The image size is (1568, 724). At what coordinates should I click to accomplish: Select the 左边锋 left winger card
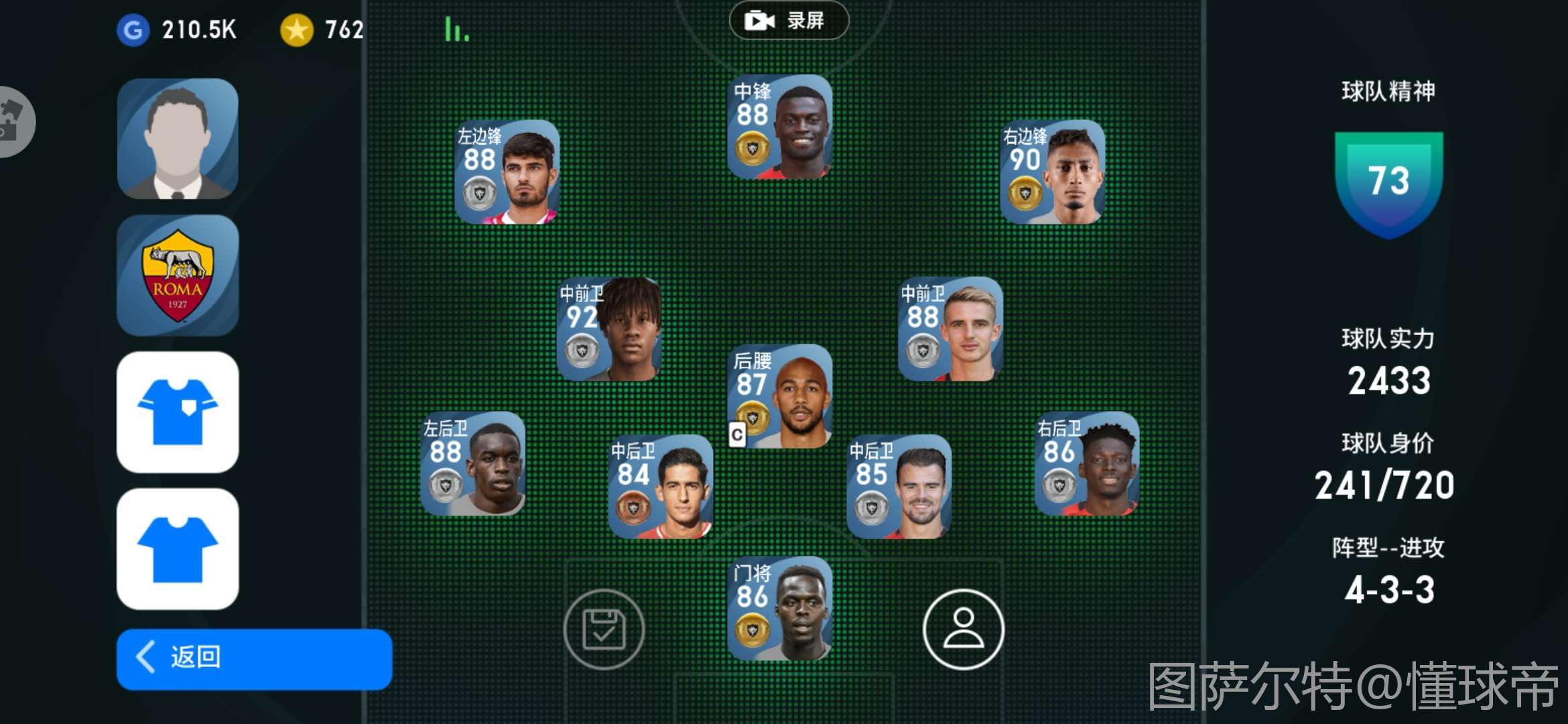tap(507, 172)
